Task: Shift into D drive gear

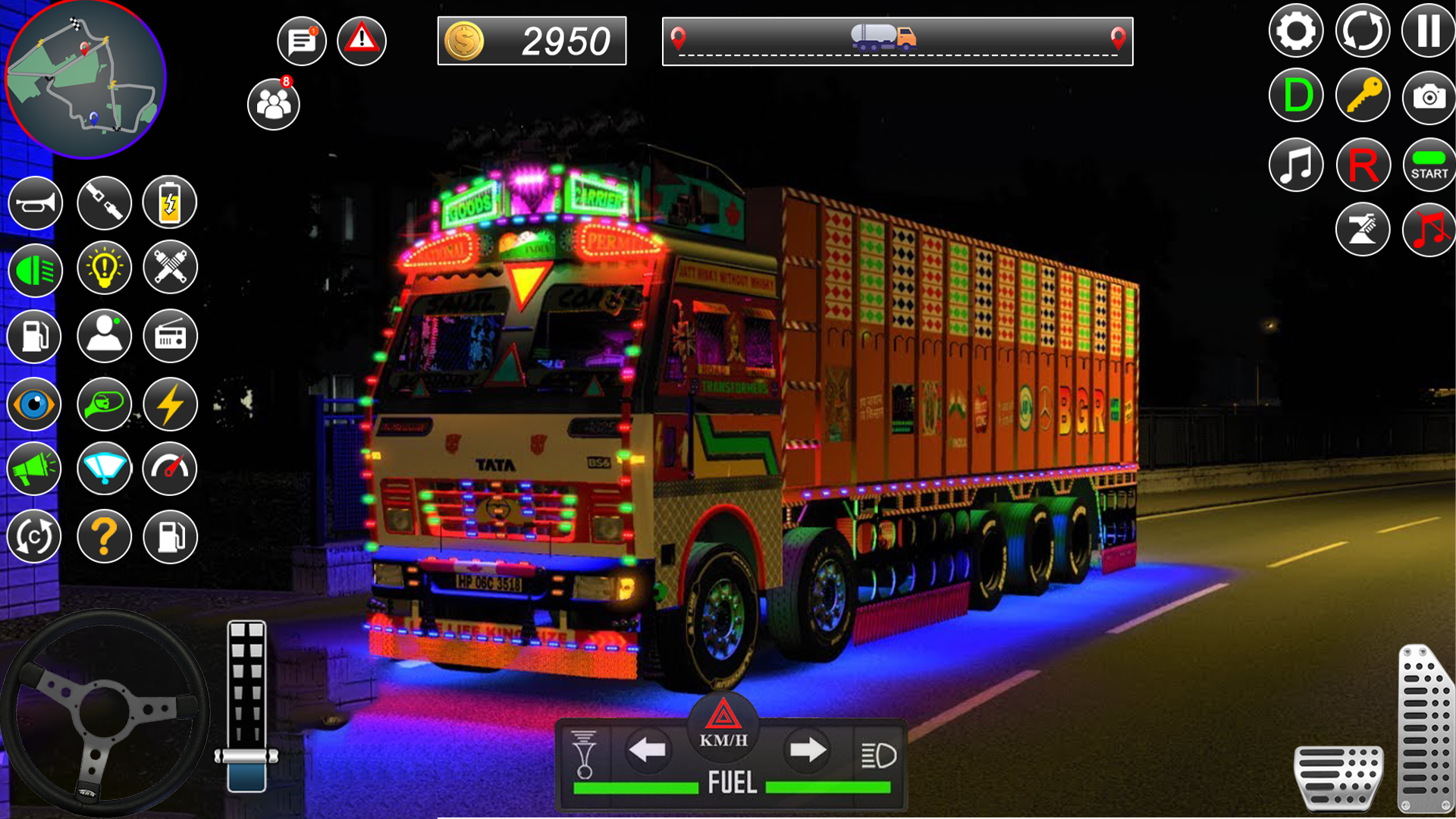Action: coord(1295,96)
